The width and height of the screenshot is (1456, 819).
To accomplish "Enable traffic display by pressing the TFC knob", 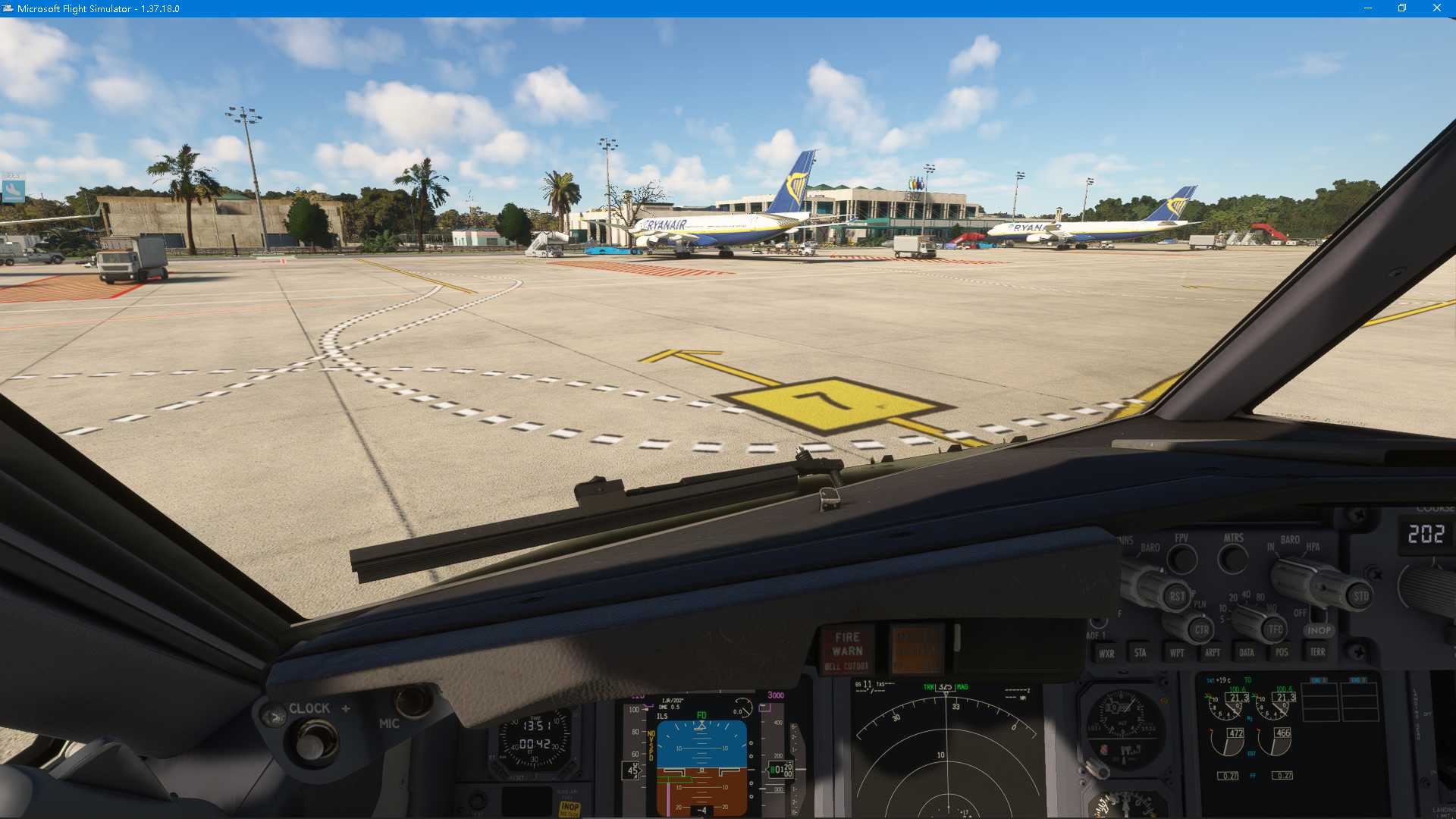I will pyautogui.click(x=1274, y=629).
